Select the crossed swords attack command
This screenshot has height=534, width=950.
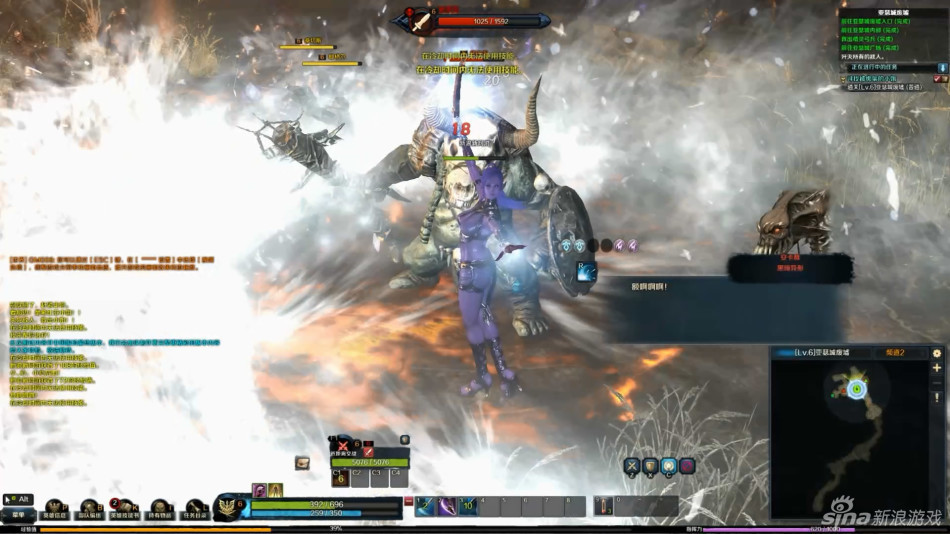(x=632, y=466)
